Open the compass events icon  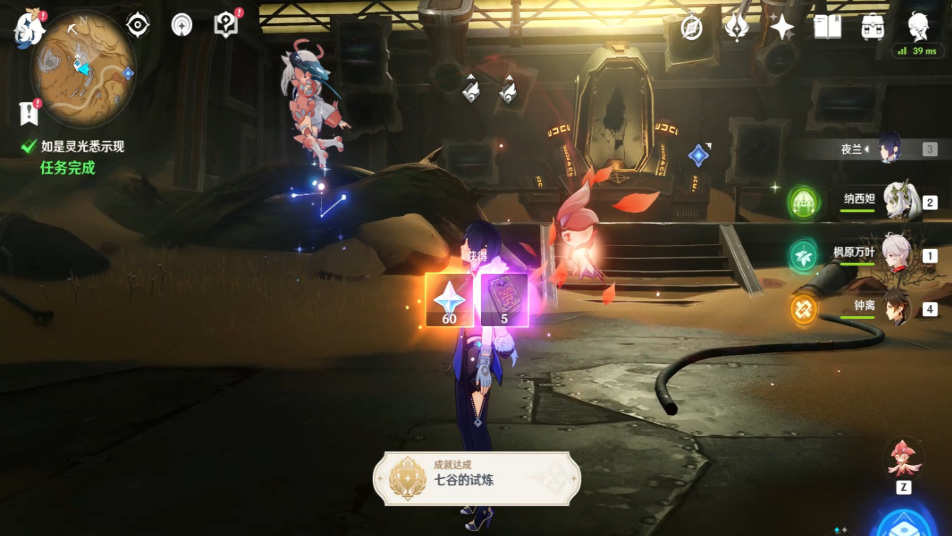tap(692, 27)
